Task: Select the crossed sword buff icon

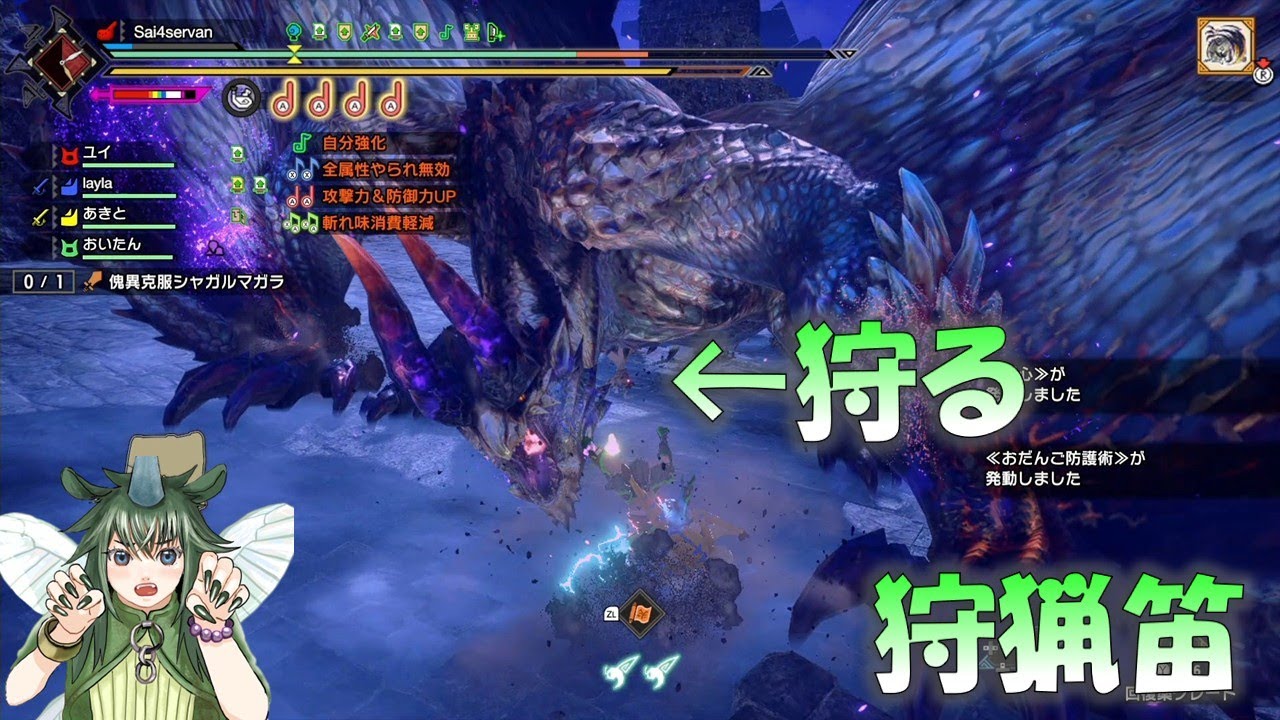Action: click(x=371, y=32)
